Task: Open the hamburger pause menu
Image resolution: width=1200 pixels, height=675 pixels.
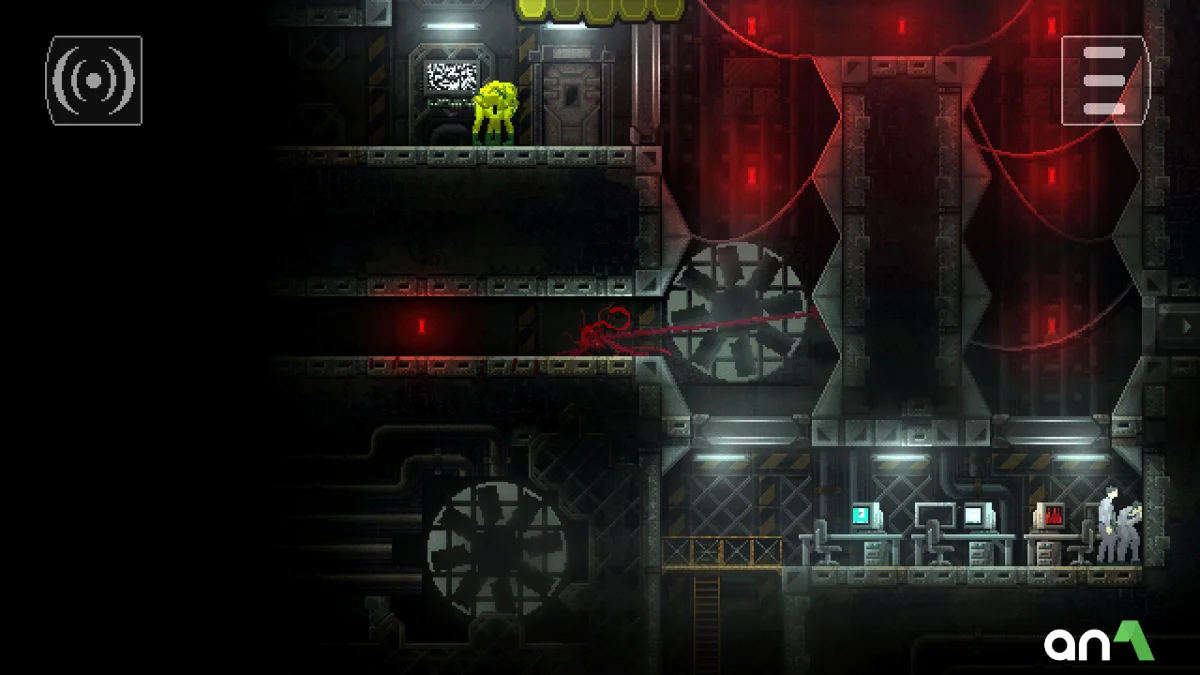Action: click(x=1105, y=81)
